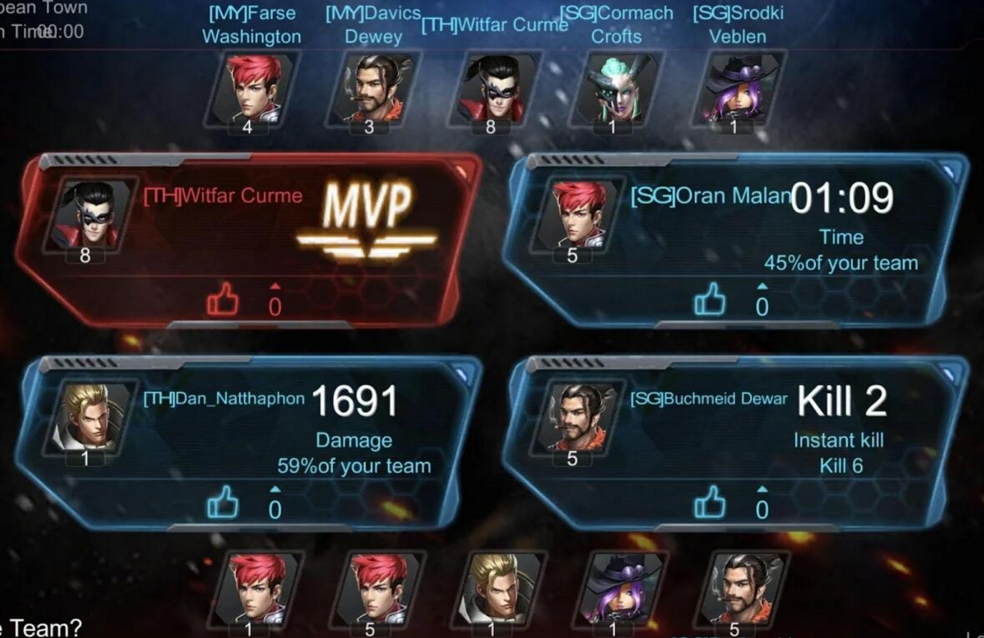The image size is (984, 638).
Task: Open Davics Dewey's hero portrait
Action: click(370, 89)
